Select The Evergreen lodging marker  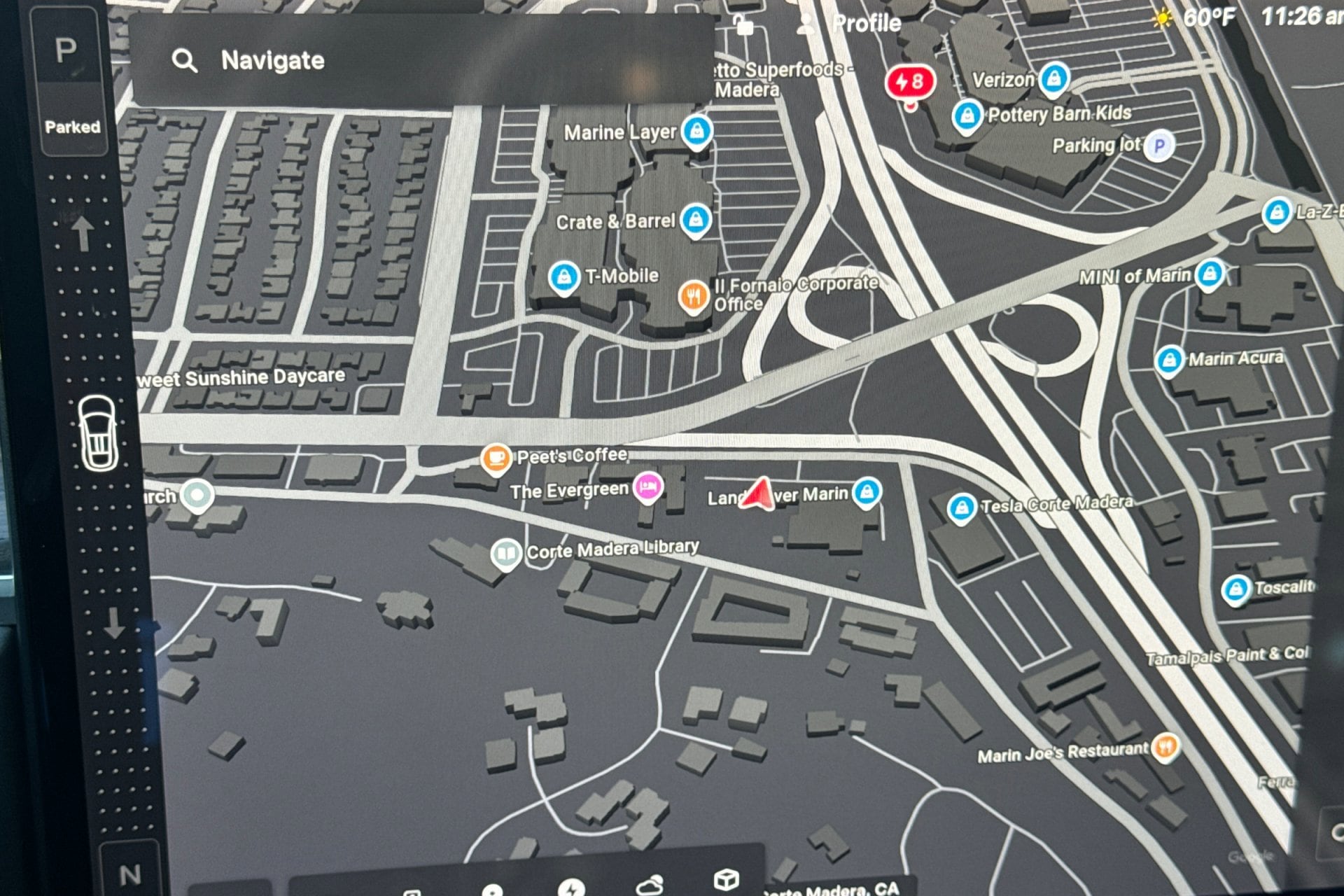(x=647, y=486)
